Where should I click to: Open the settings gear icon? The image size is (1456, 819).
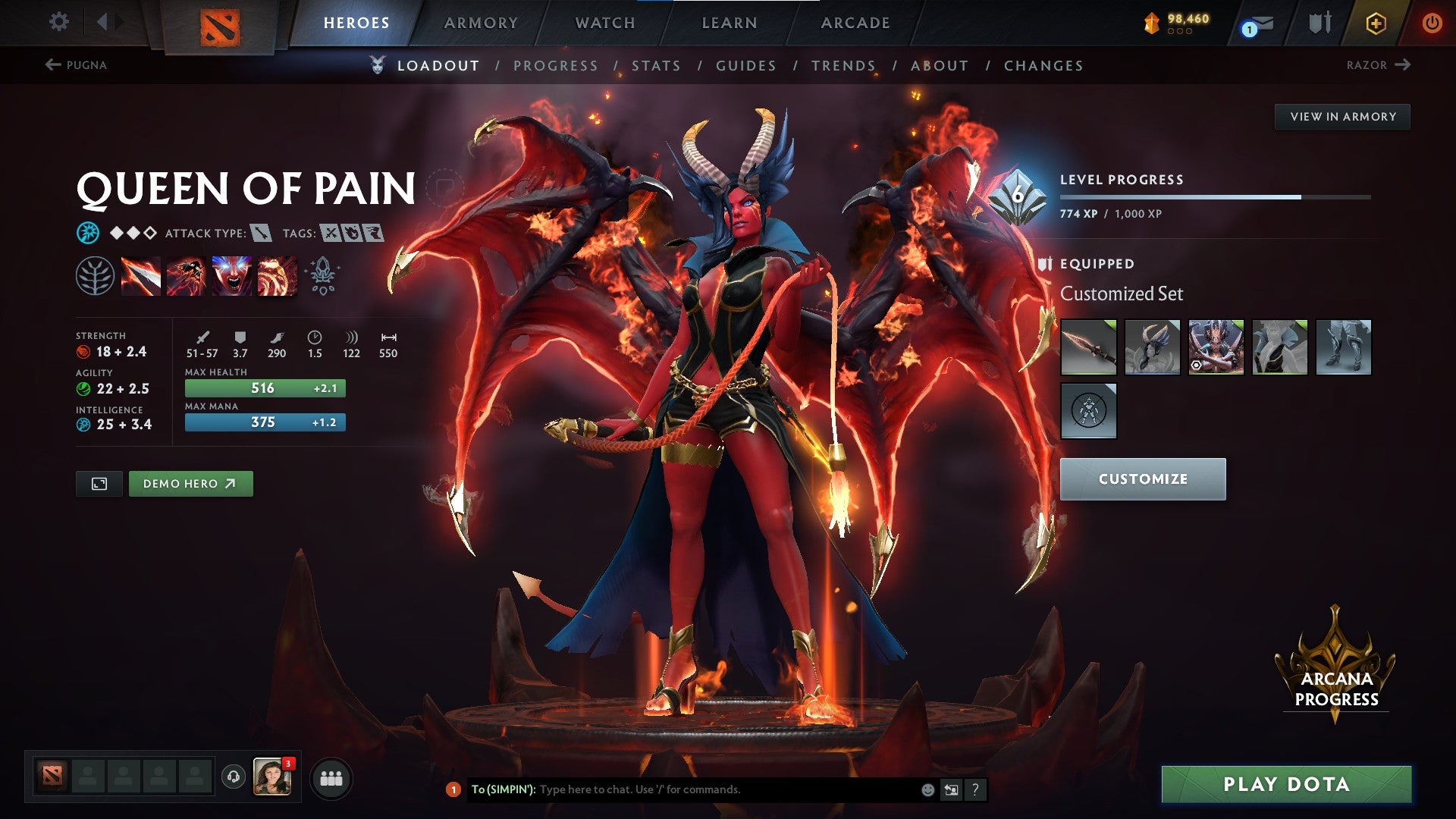pyautogui.click(x=58, y=22)
